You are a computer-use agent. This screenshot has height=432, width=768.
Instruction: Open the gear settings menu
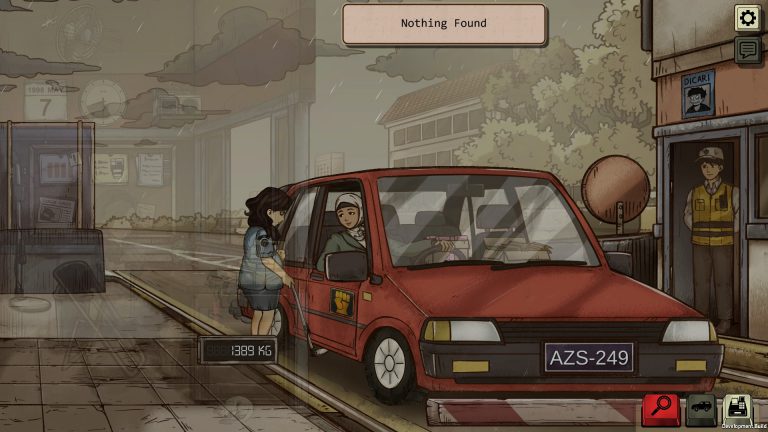747,17
